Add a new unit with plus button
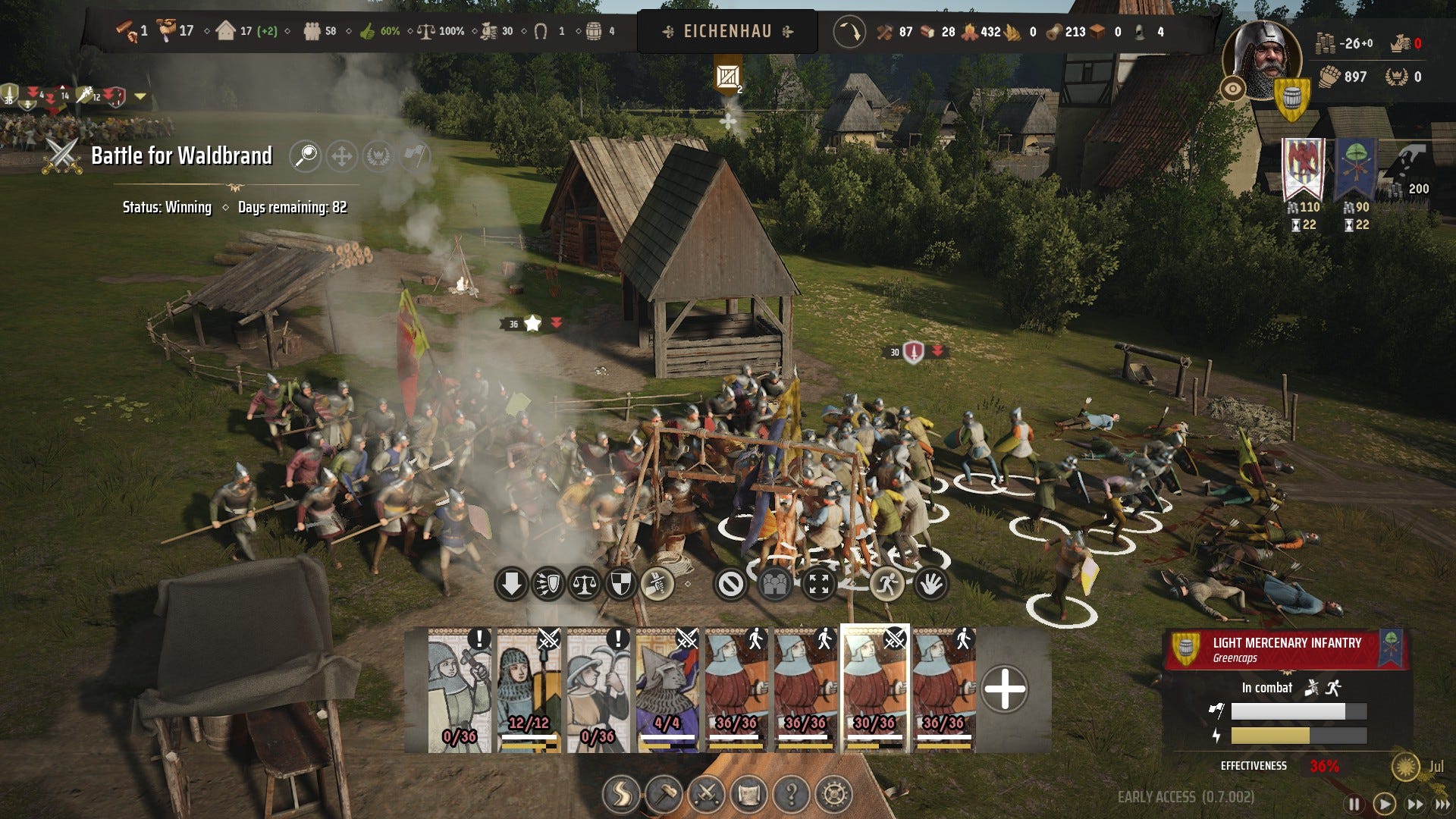The width and height of the screenshot is (1456, 819). tap(1004, 689)
